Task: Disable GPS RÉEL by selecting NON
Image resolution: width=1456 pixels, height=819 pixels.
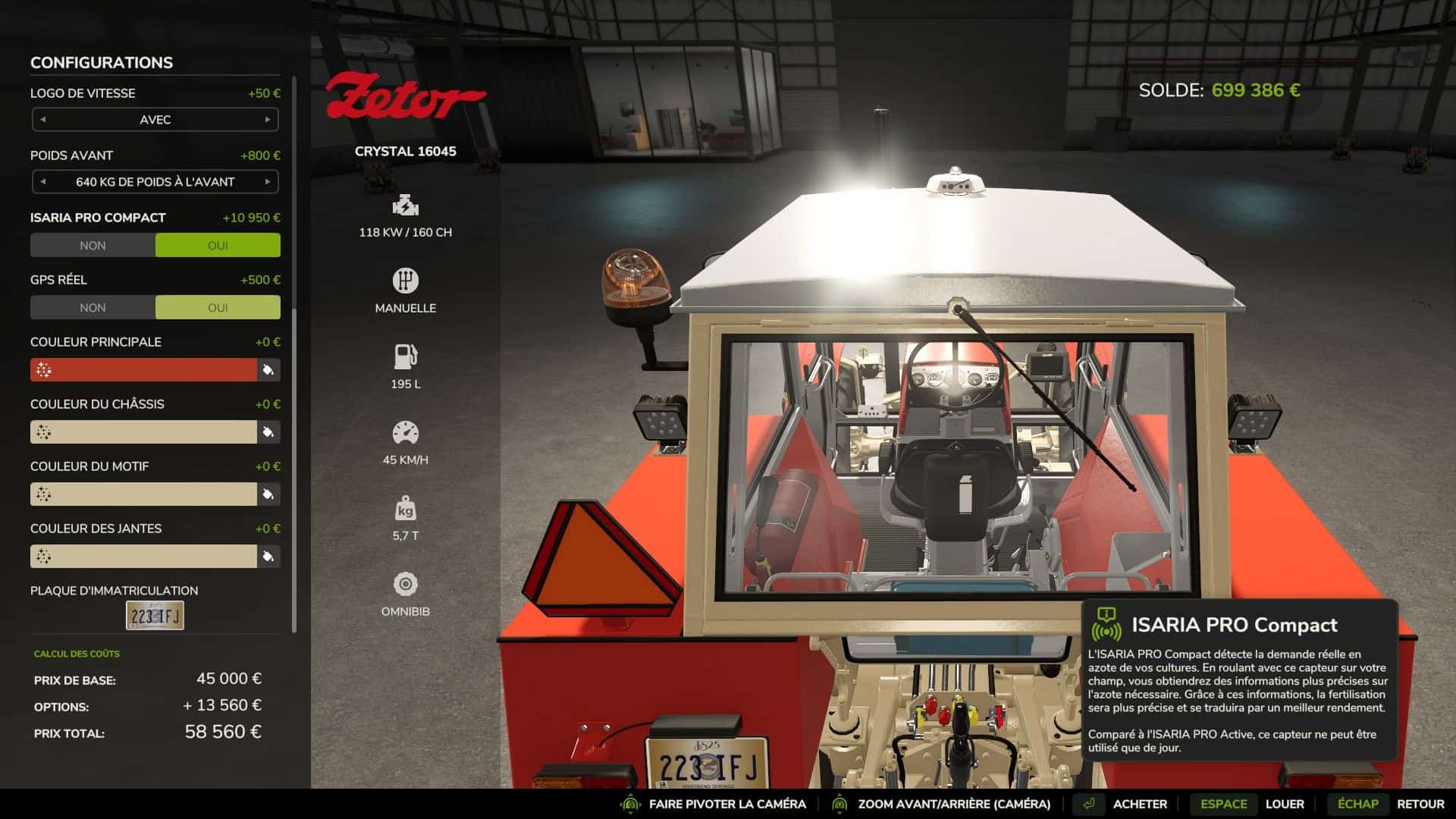Action: coord(92,307)
